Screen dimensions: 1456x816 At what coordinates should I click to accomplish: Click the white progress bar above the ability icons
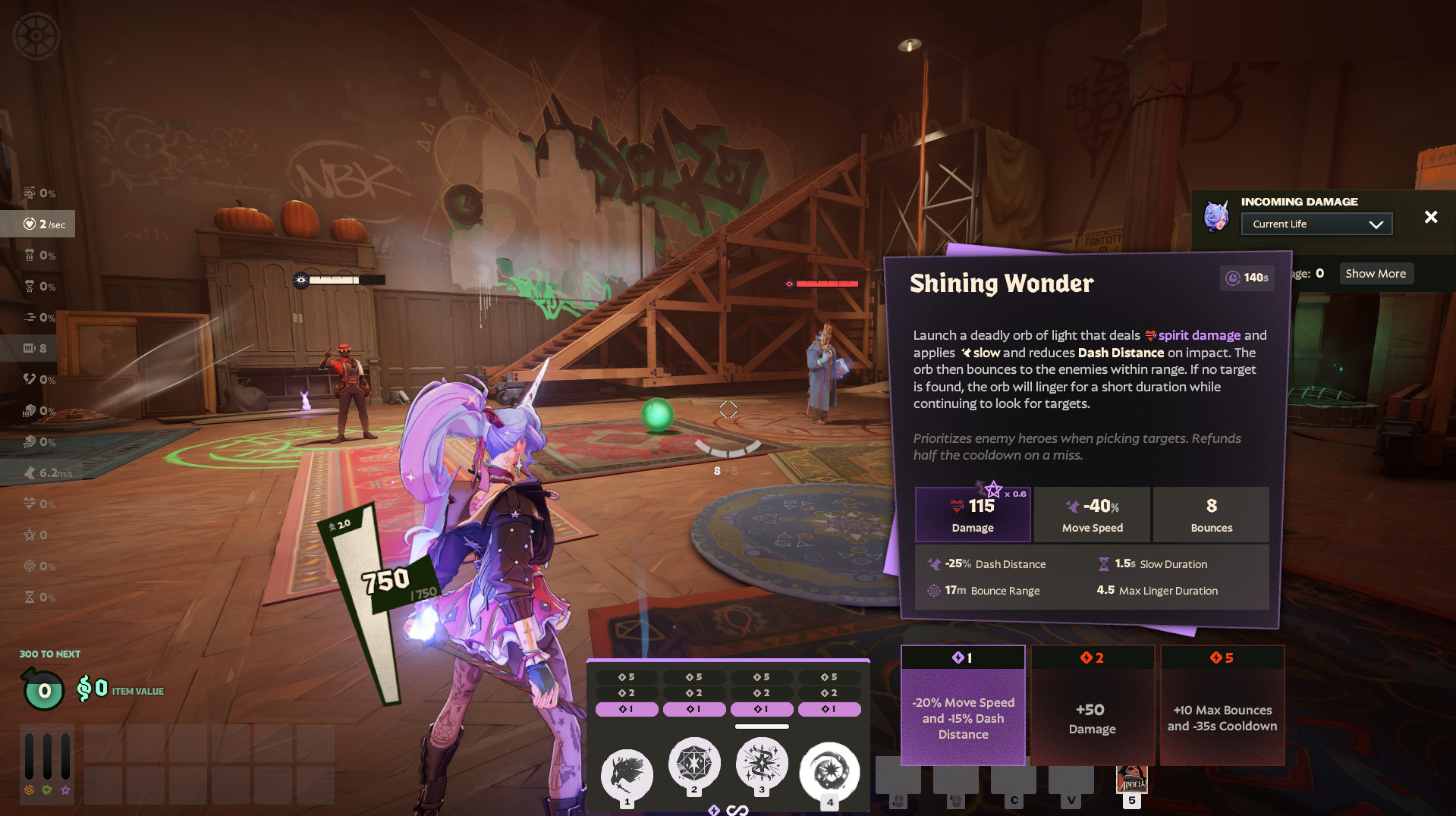pos(762,725)
